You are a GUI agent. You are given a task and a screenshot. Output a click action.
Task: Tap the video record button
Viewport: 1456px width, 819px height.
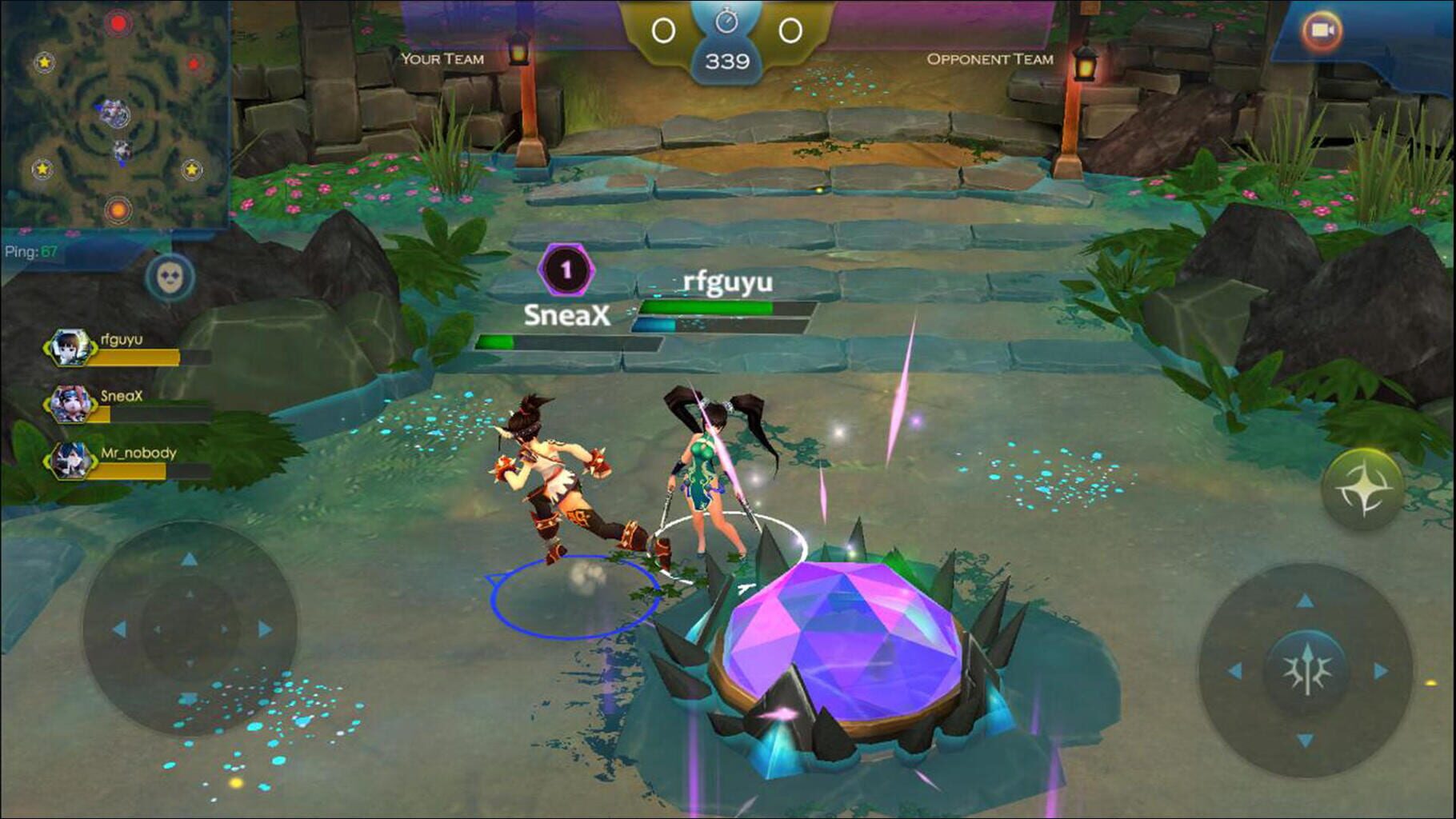(x=1320, y=31)
